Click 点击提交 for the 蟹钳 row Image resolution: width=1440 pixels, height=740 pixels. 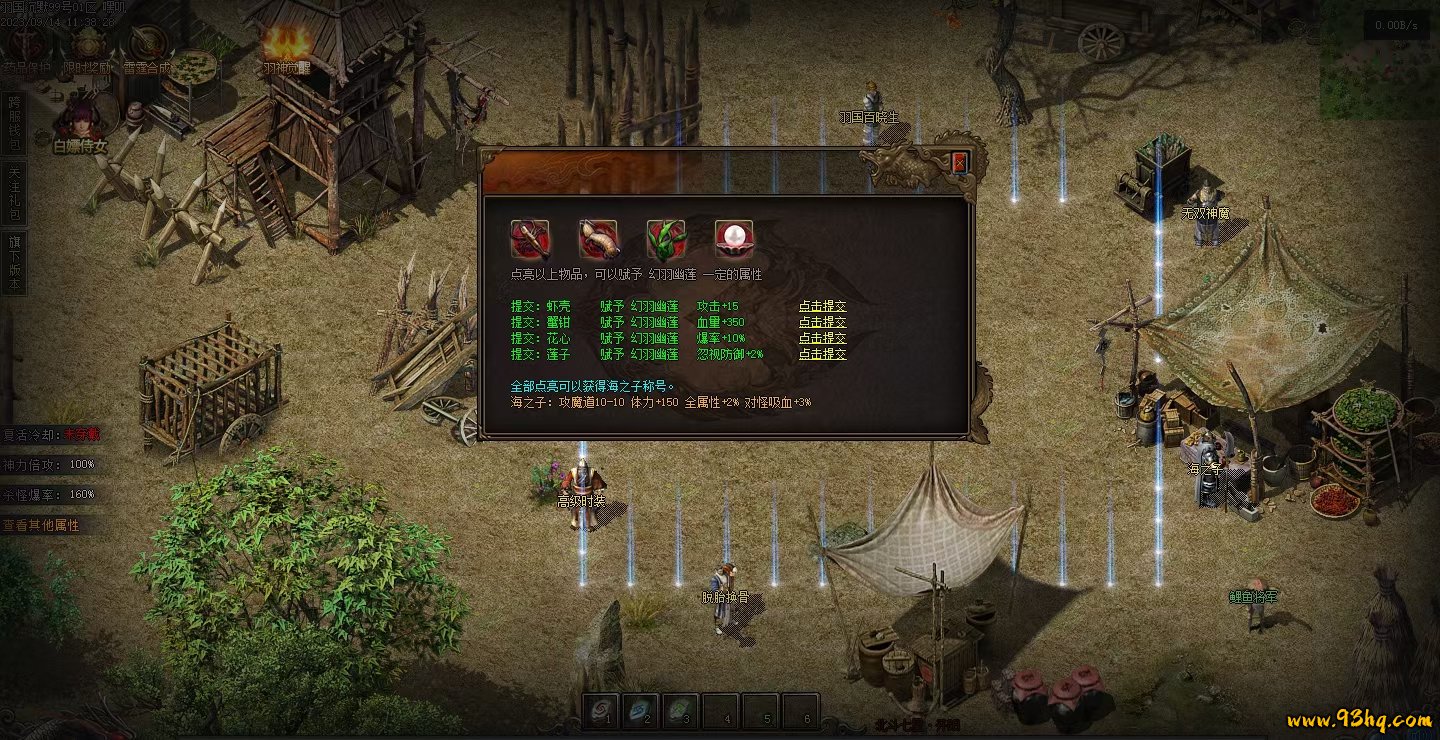[x=822, y=322]
